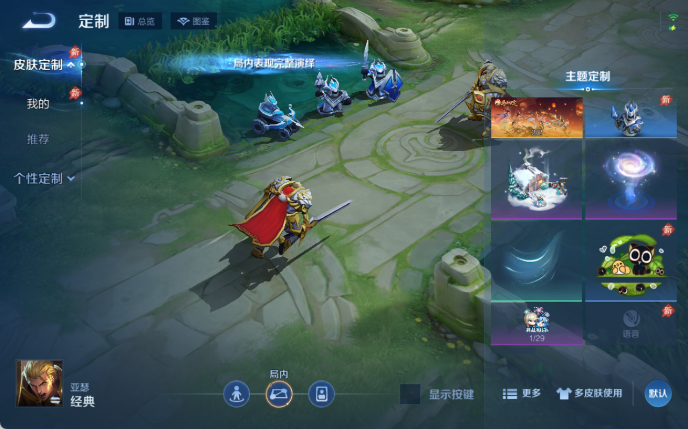The width and height of the screenshot is (688, 429).
Task: Select the 我的 menu entry
Action: tap(38, 103)
